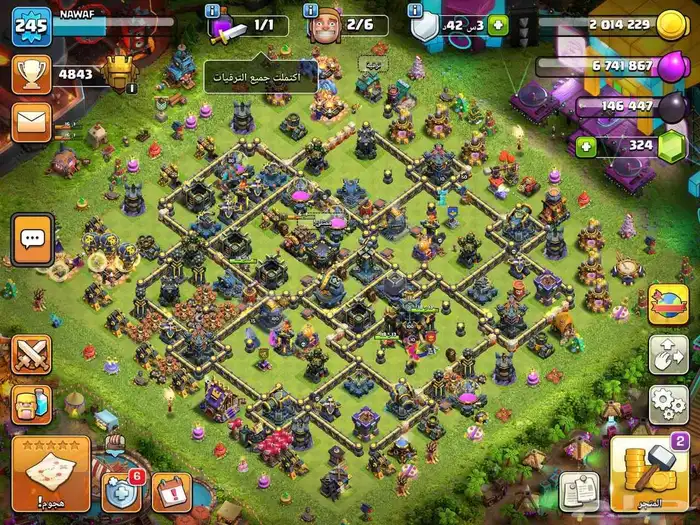View the trophy count of 4843

click(x=75, y=73)
